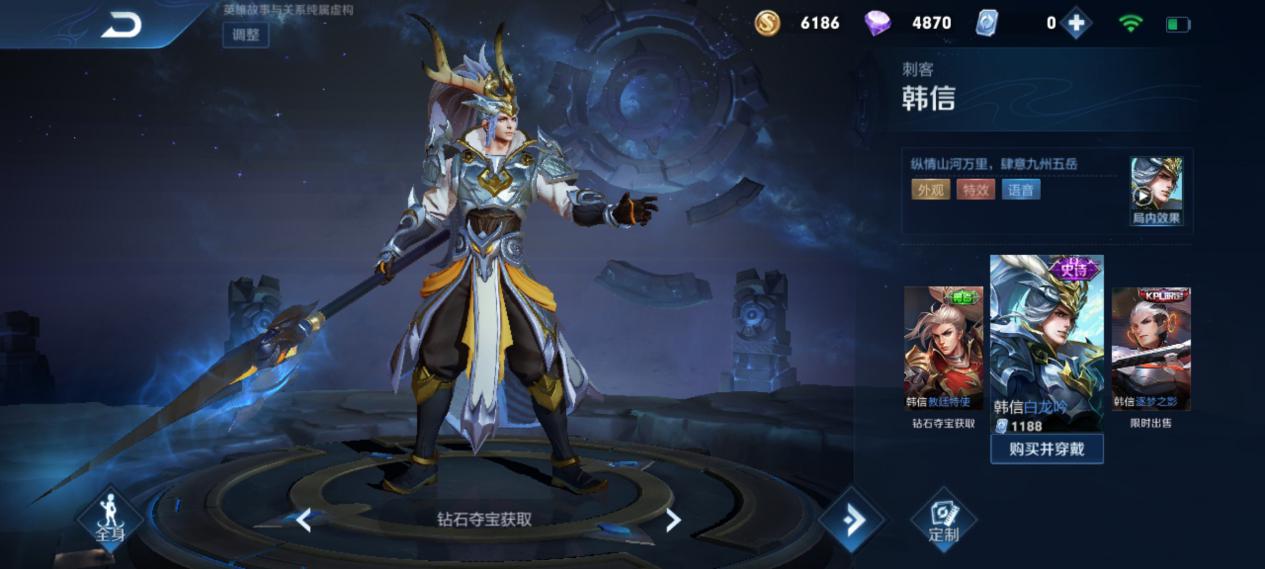Click 购买并穿戴 to buy and equip
Viewport: 1265px width, 569px height.
coord(1046,449)
